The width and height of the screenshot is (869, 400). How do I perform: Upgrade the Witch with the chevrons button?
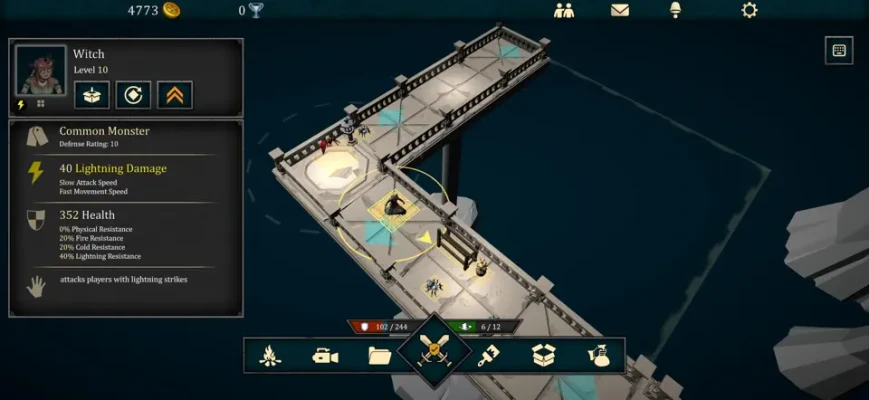pyautogui.click(x=175, y=95)
